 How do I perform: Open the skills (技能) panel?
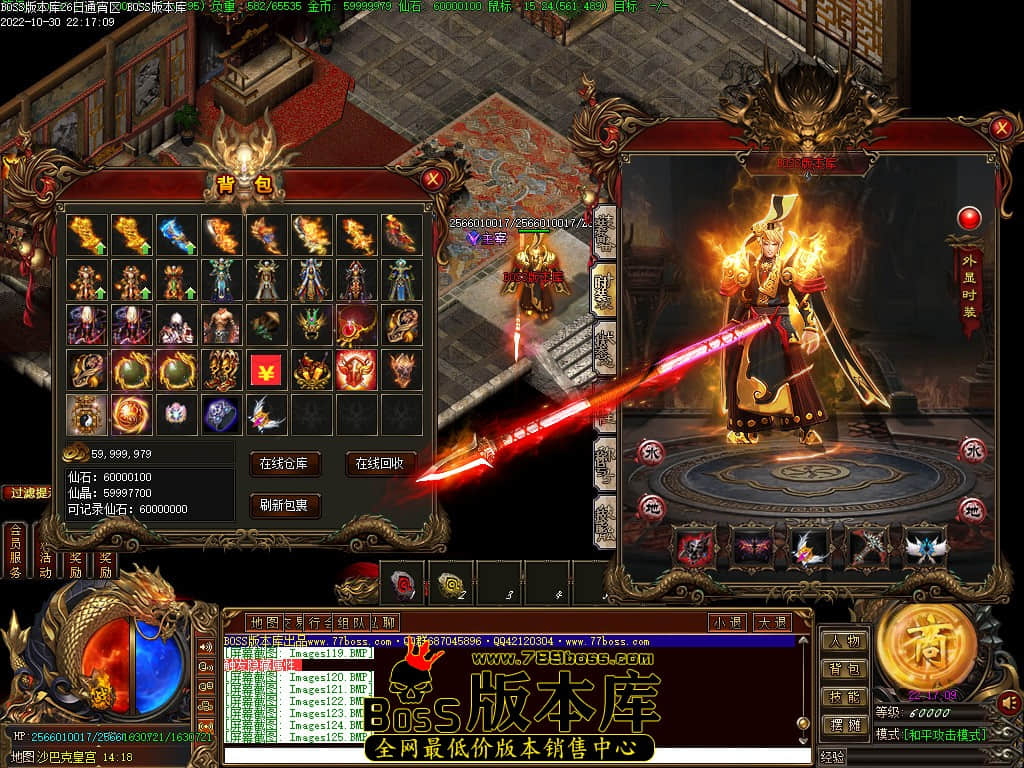point(844,697)
